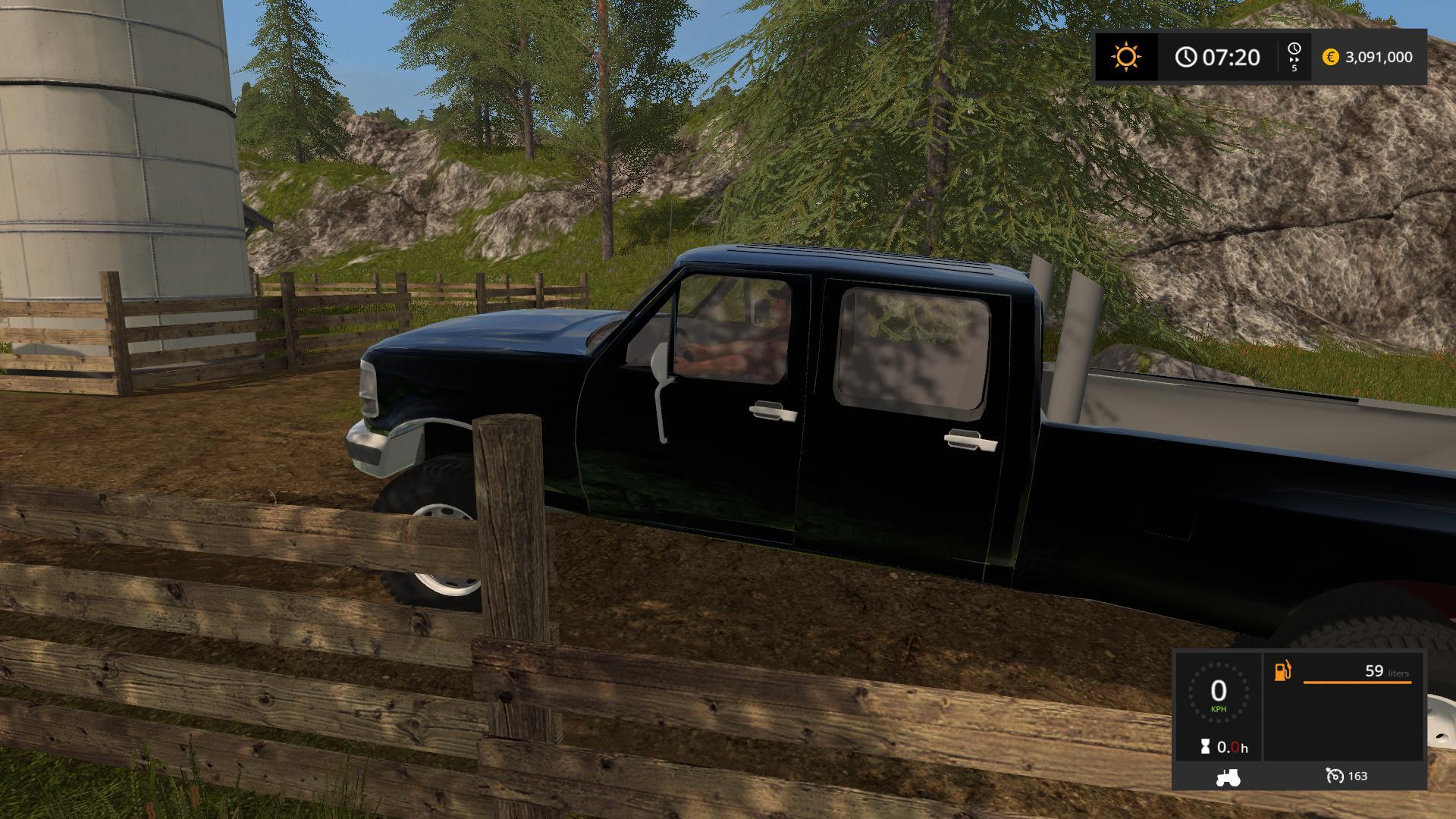Select the tractor vehicle icon
Screen dimensions: 1456x819
pyautogui.click(x=1228, y=777)
